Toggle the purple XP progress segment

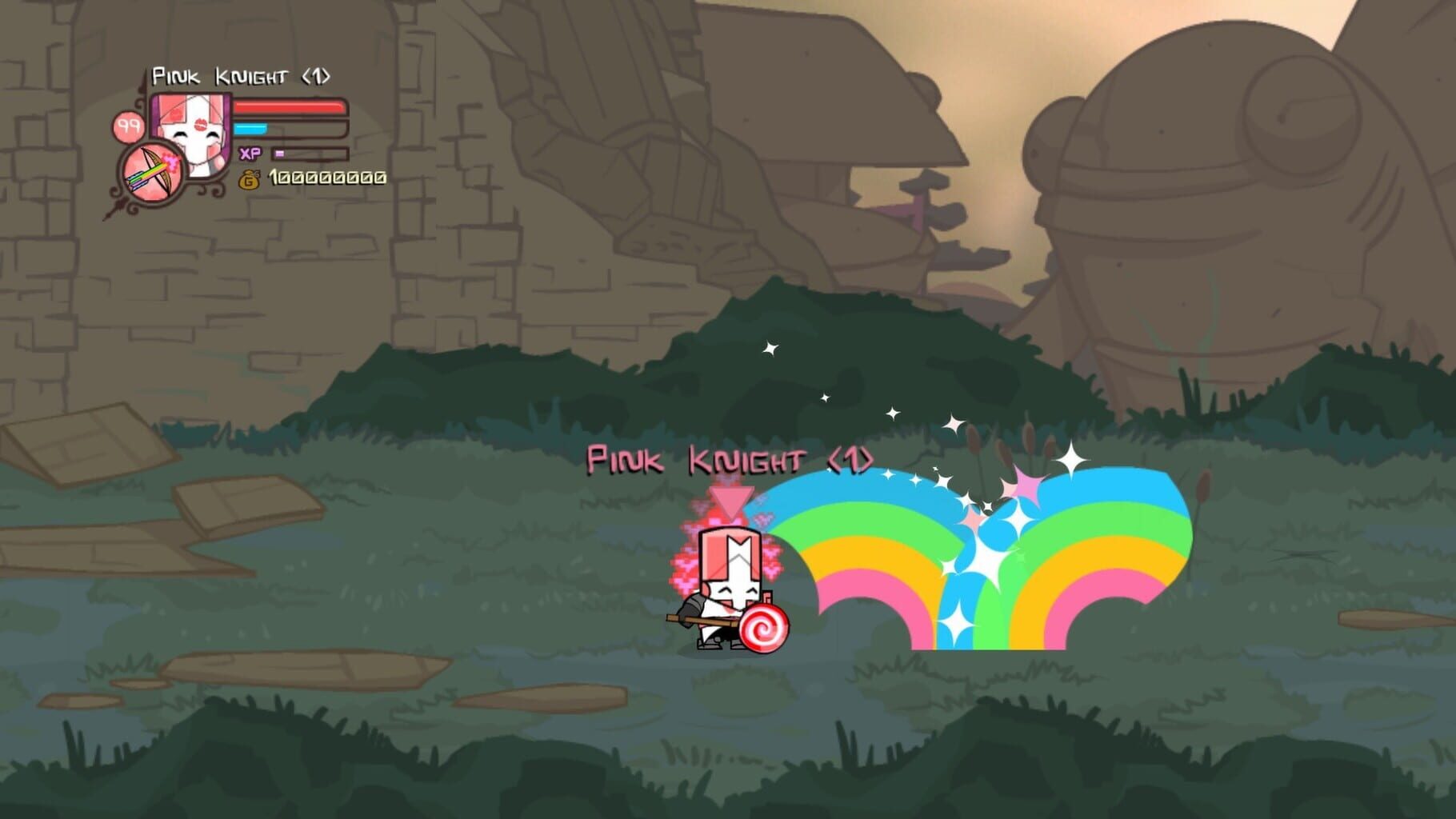279,153
